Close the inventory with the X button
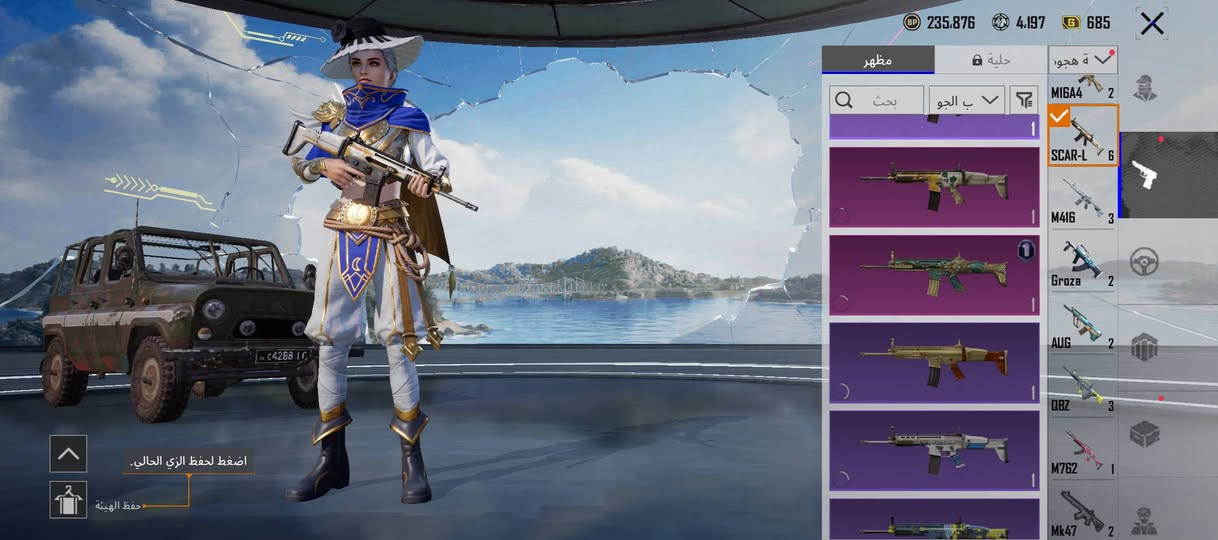 point(1152,24)
